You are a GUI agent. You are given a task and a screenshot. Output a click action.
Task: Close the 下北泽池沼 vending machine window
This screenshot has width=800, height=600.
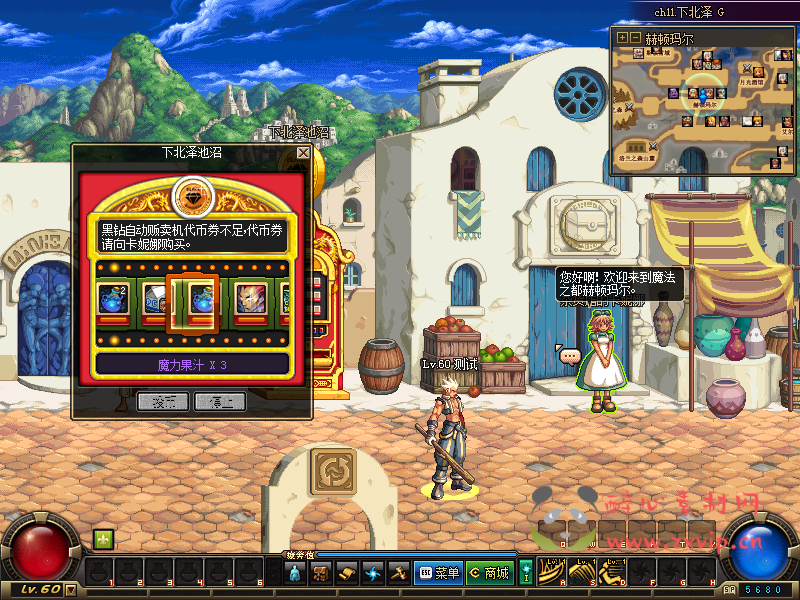(303, 153)
